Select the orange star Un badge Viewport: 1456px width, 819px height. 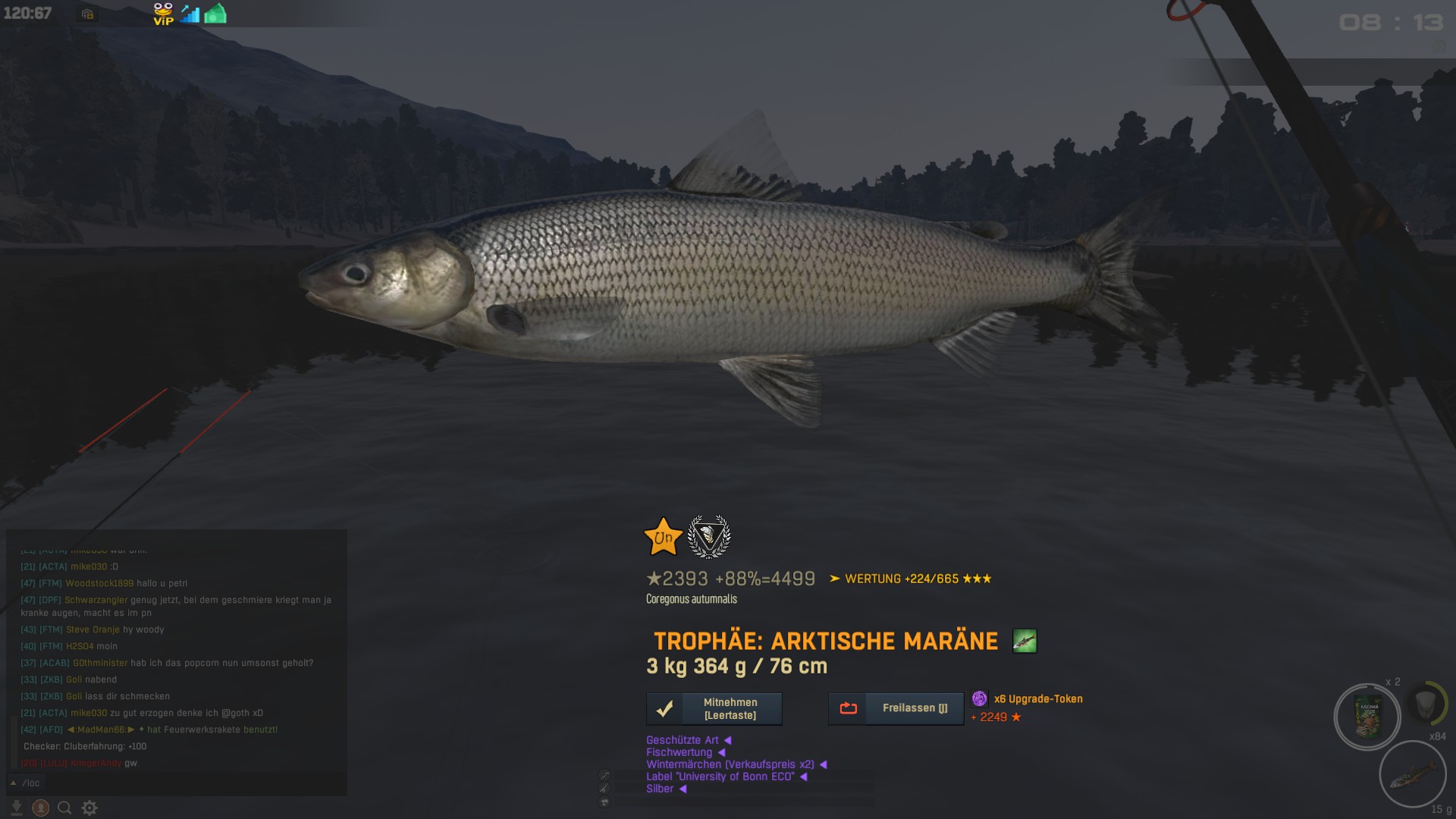click(663, 537)
